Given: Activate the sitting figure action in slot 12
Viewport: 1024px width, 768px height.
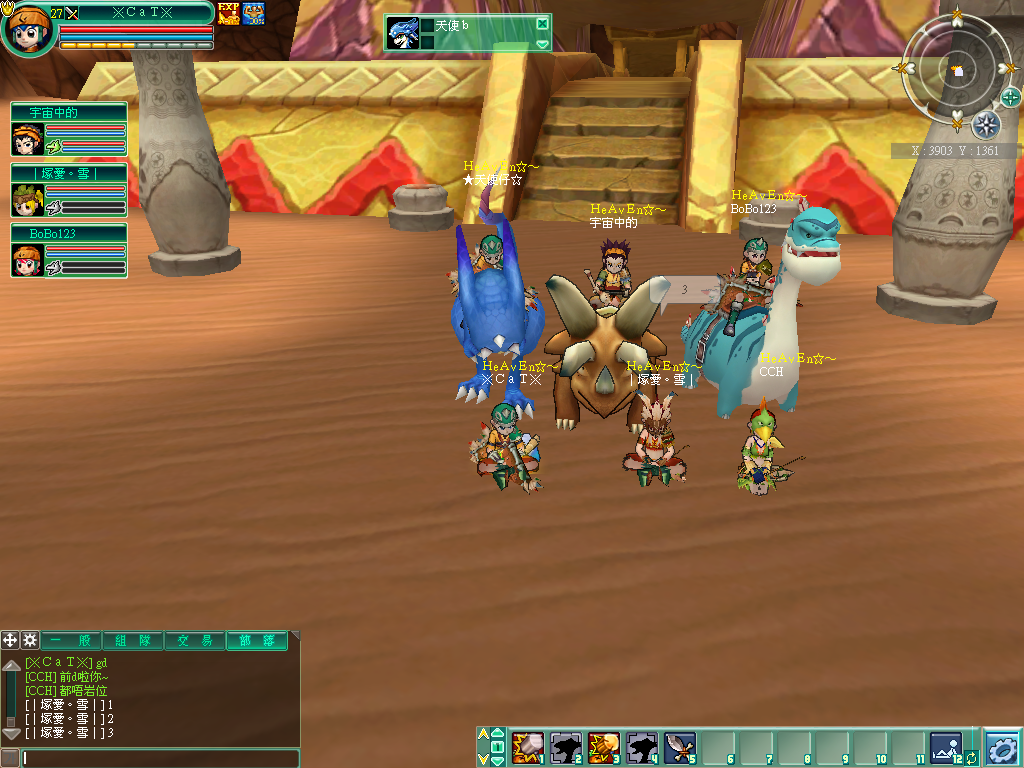Looking at the screenshot, I should coord(944,747).
